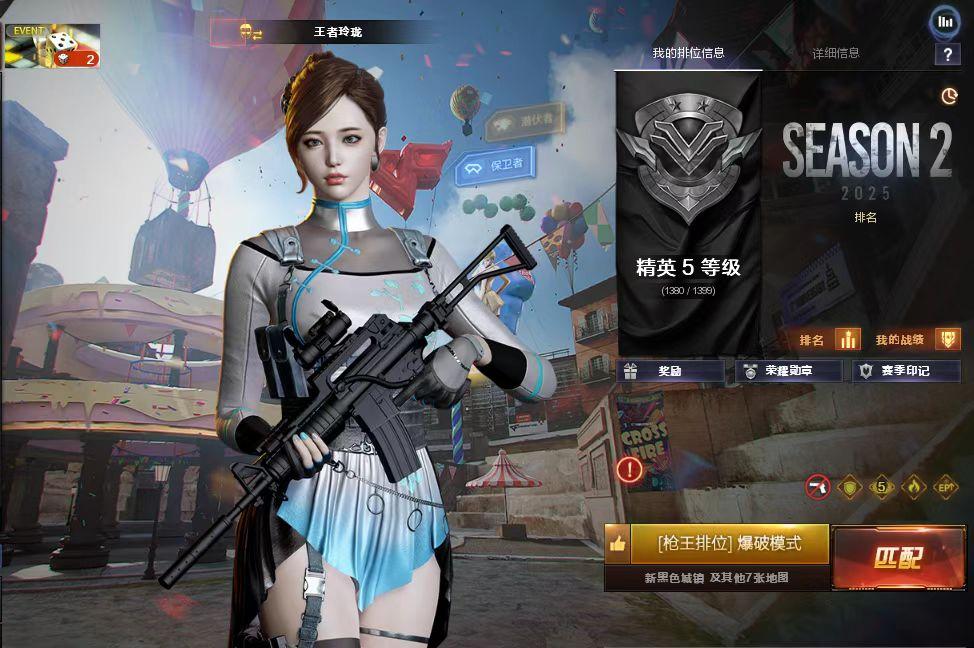Start matchmaking with the 匹配 button
Viewport: 974px width, 648px height.
click(896, 557)
